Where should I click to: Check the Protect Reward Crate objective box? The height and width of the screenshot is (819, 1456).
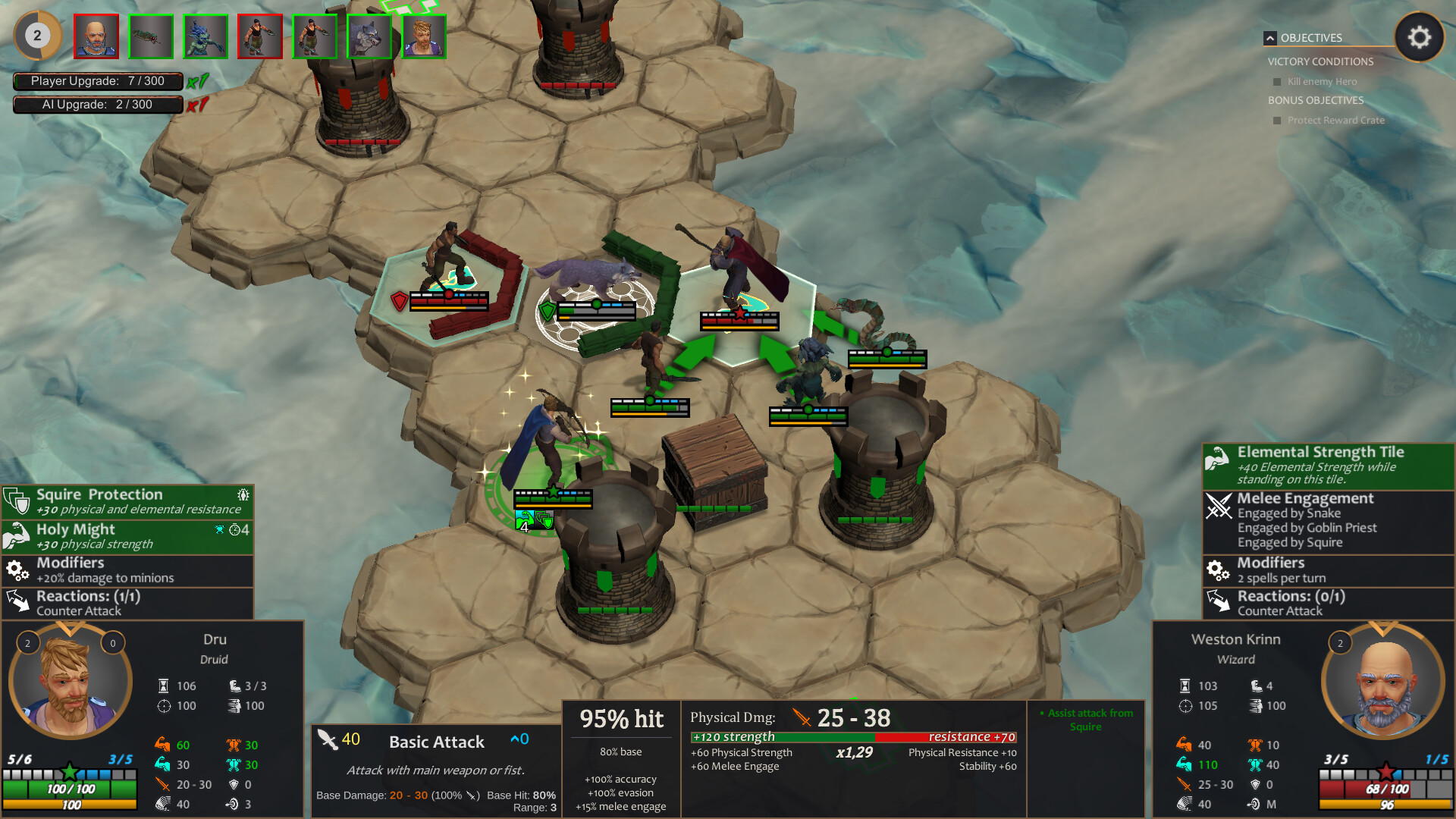[x=1277, y=120]
